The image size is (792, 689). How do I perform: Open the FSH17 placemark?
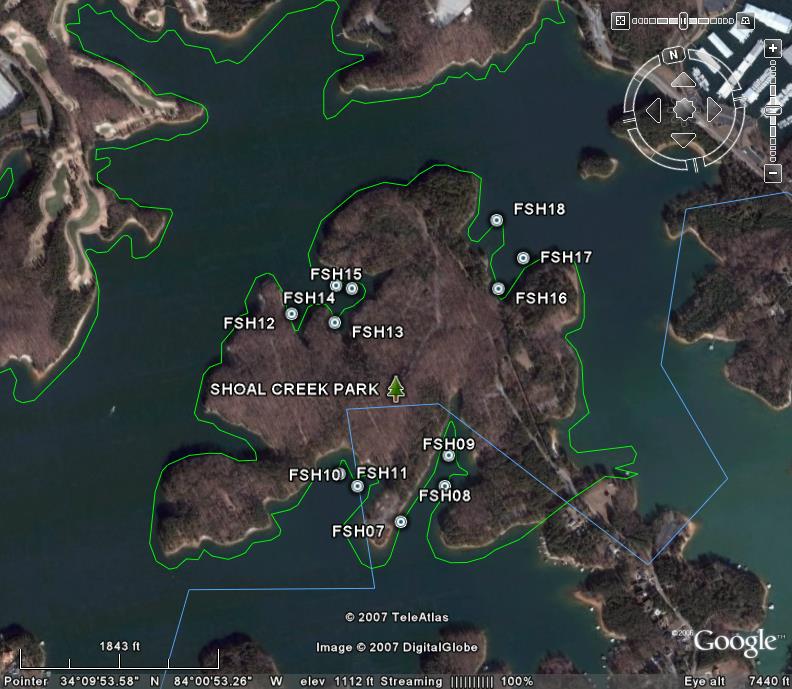coord(523,258)
